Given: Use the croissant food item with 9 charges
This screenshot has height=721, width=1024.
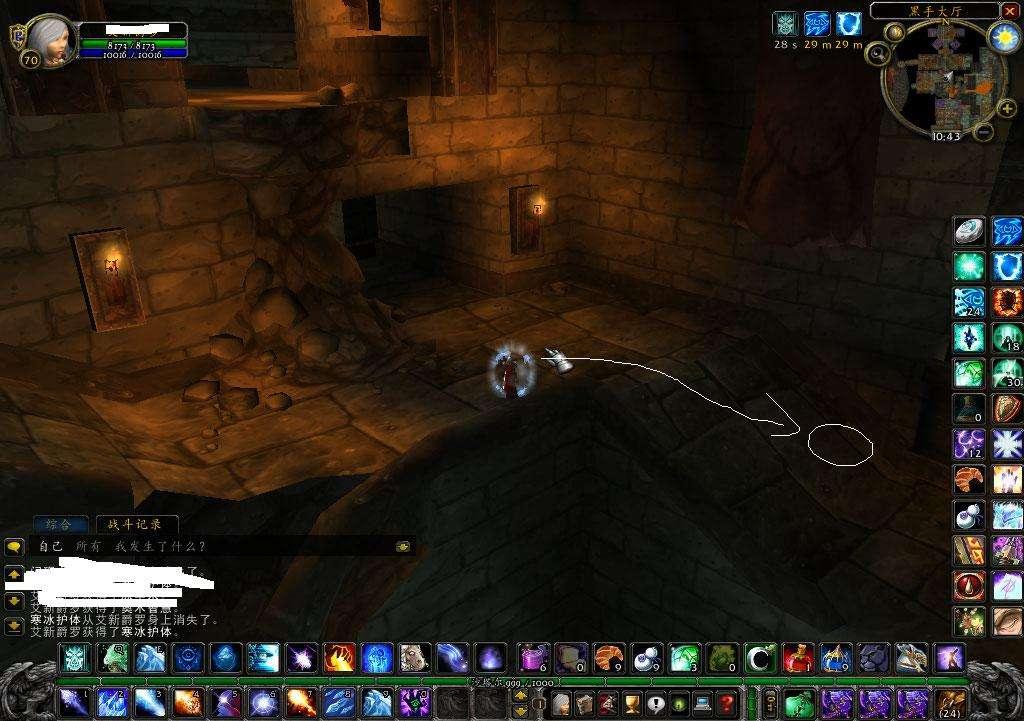Looking at the screenshot, I should [609, 657].
